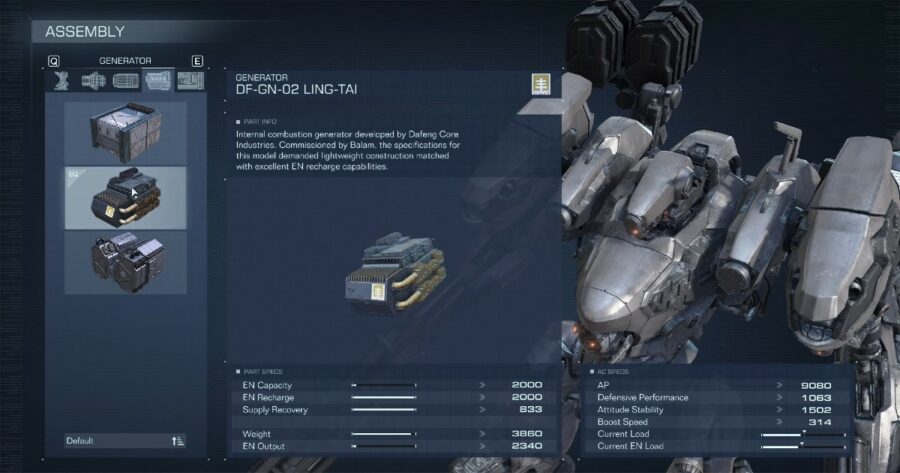Viewport: 900px width, 473px height.
Task: Show the last part category tab after Generator
Action: (190, 81)
